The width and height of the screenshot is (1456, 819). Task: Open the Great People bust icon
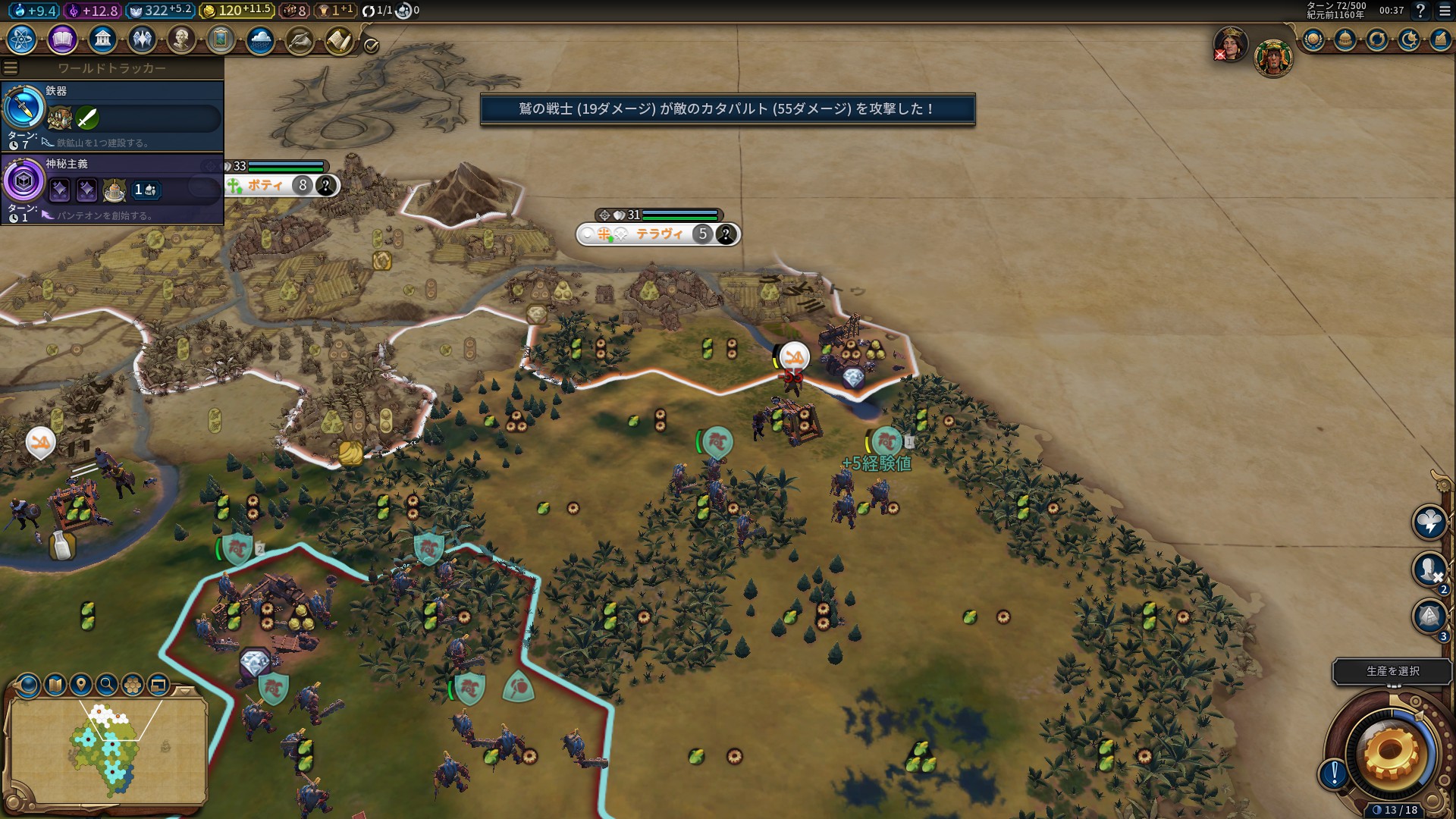pos(181,39)
